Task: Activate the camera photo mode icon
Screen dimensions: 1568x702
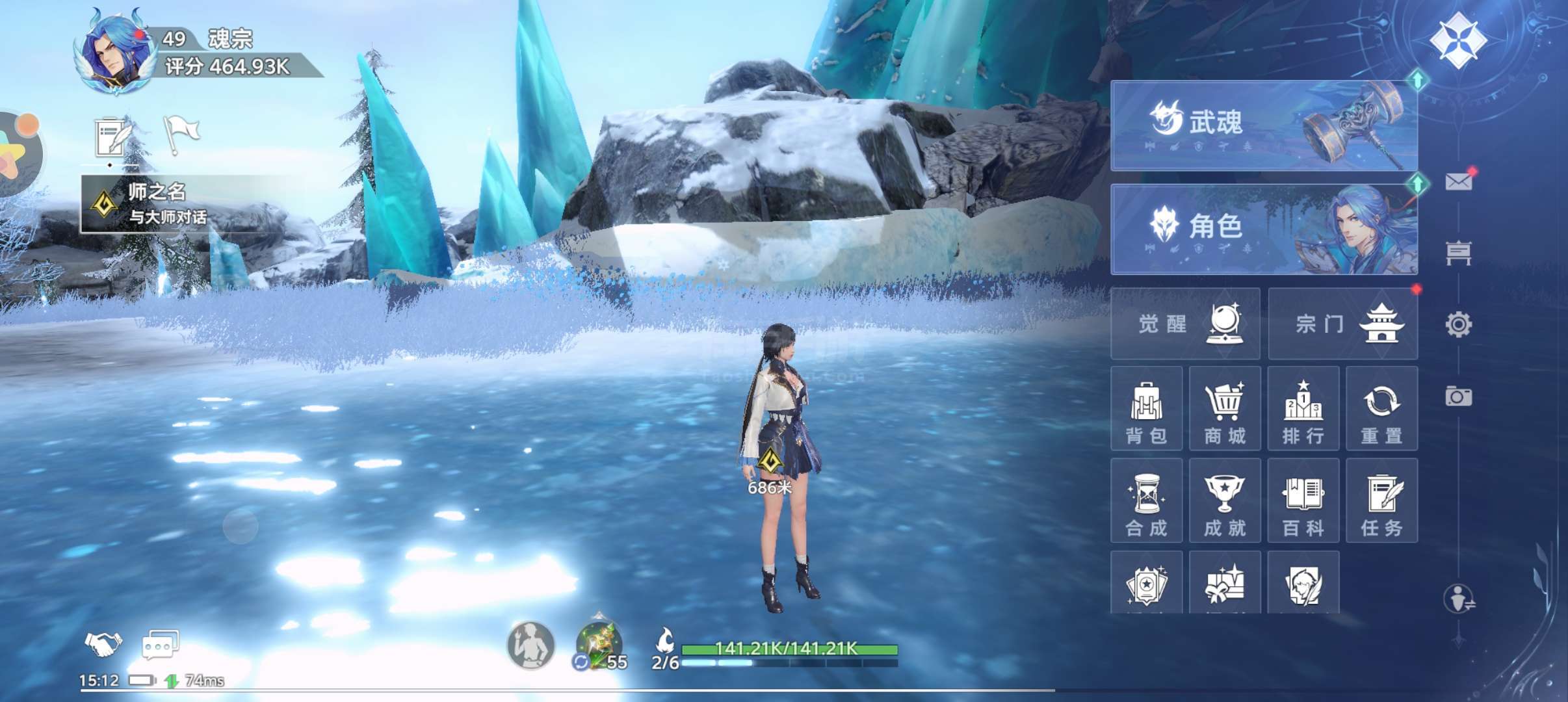Action: [x=1458, y=396]
